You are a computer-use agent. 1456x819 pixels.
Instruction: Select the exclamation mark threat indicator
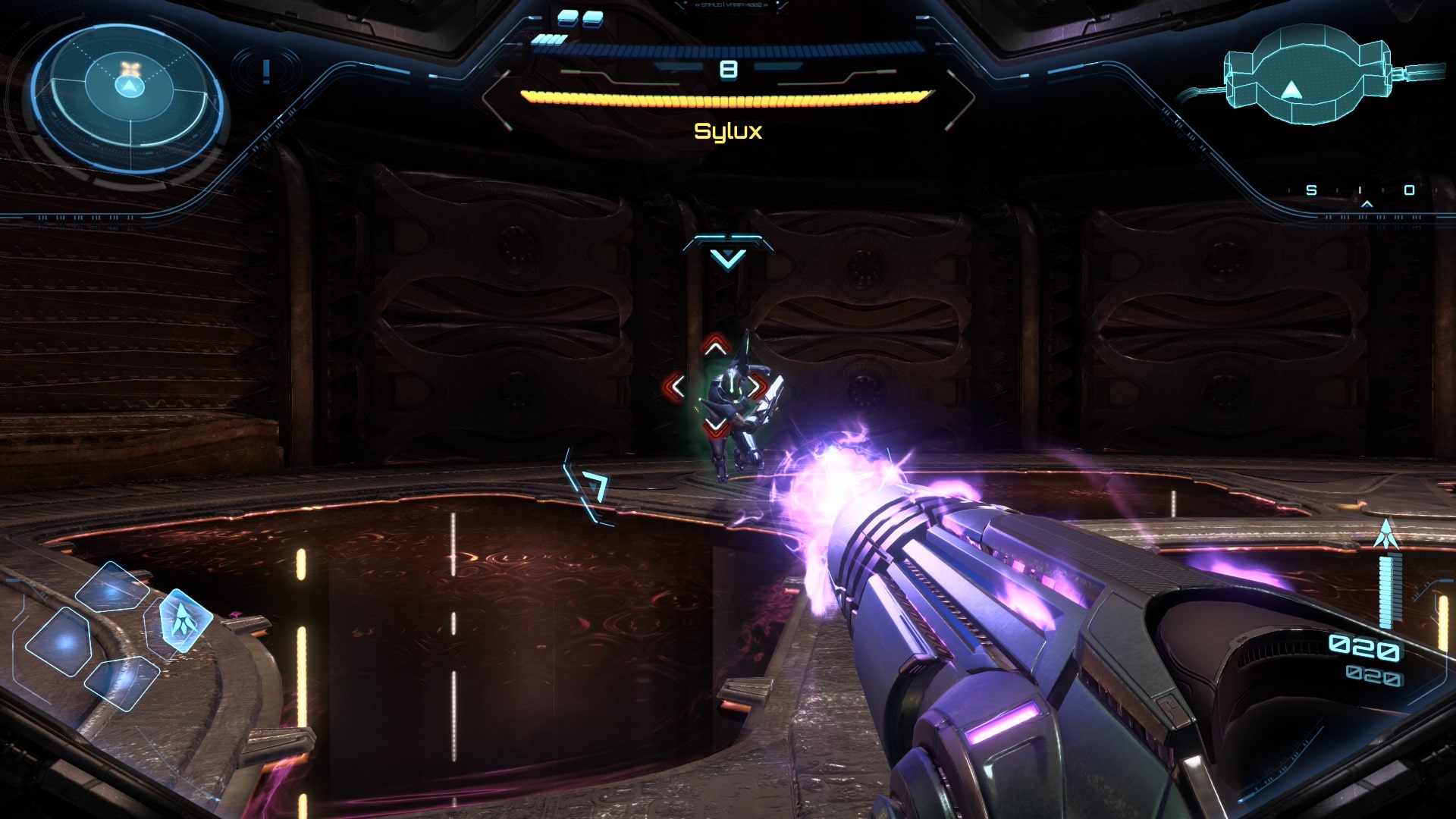(266, 72)
